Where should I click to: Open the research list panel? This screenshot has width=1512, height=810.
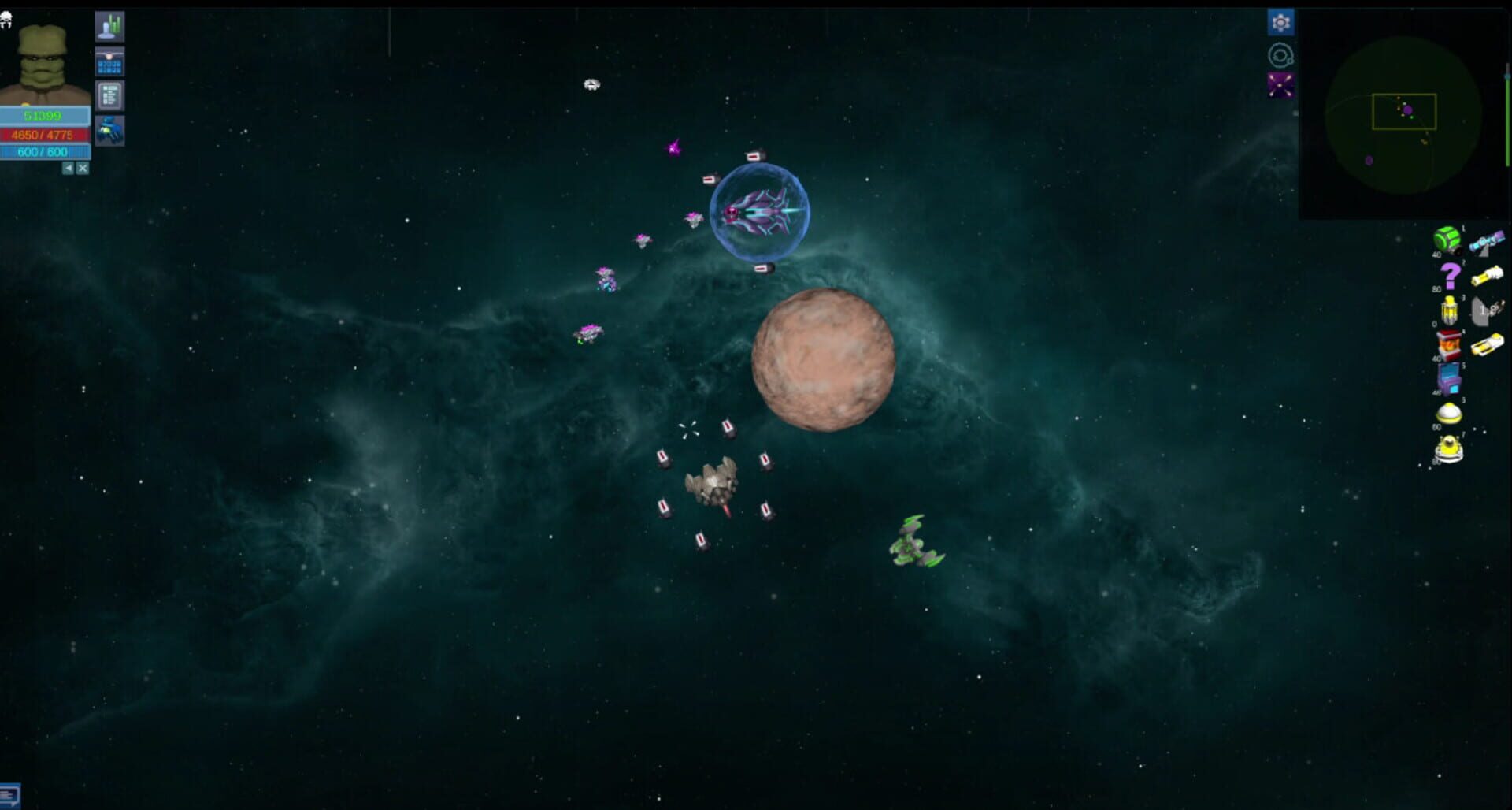click(109, 94)
